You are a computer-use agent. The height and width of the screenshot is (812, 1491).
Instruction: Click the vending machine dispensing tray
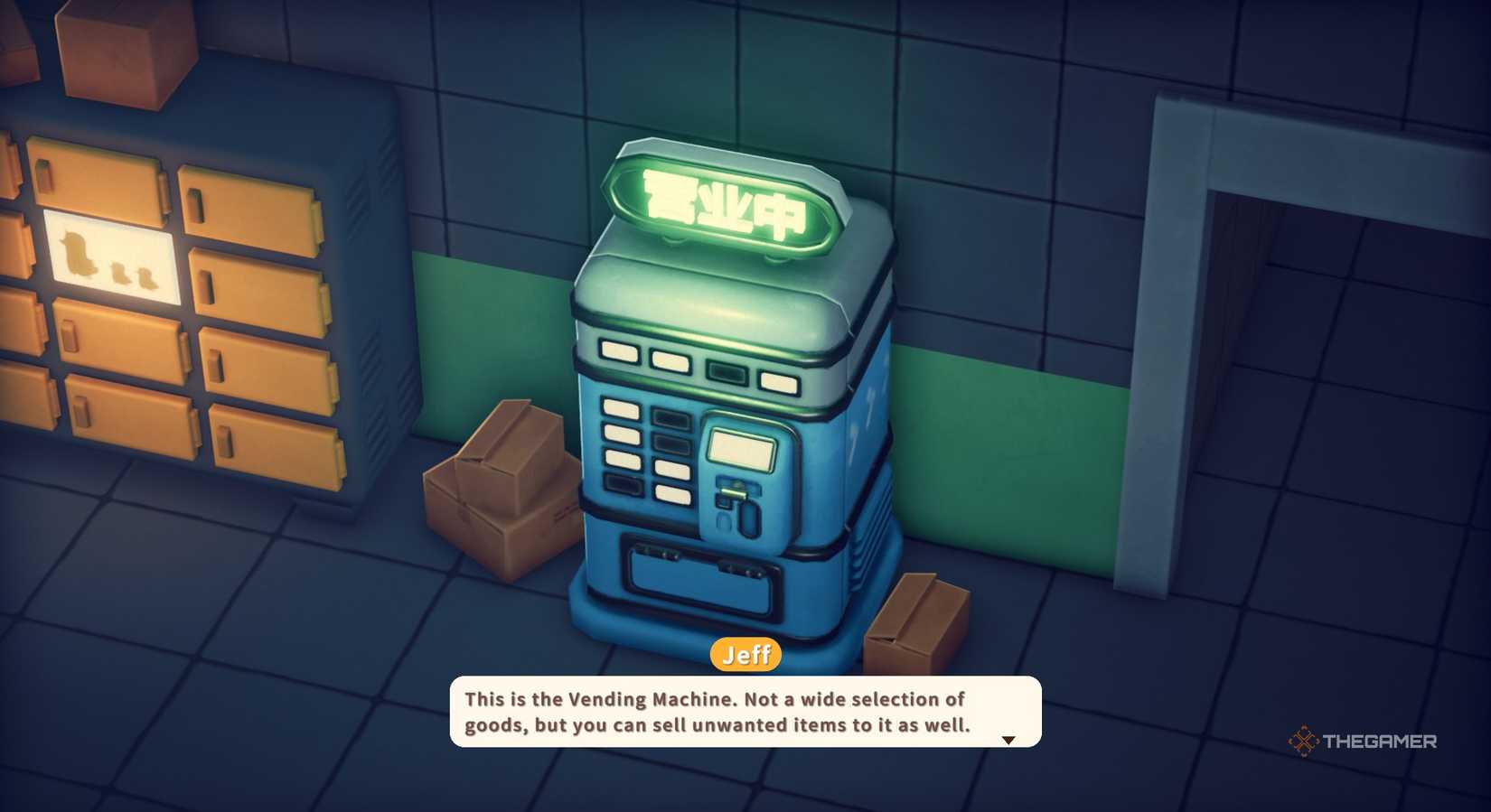(703, 578)
